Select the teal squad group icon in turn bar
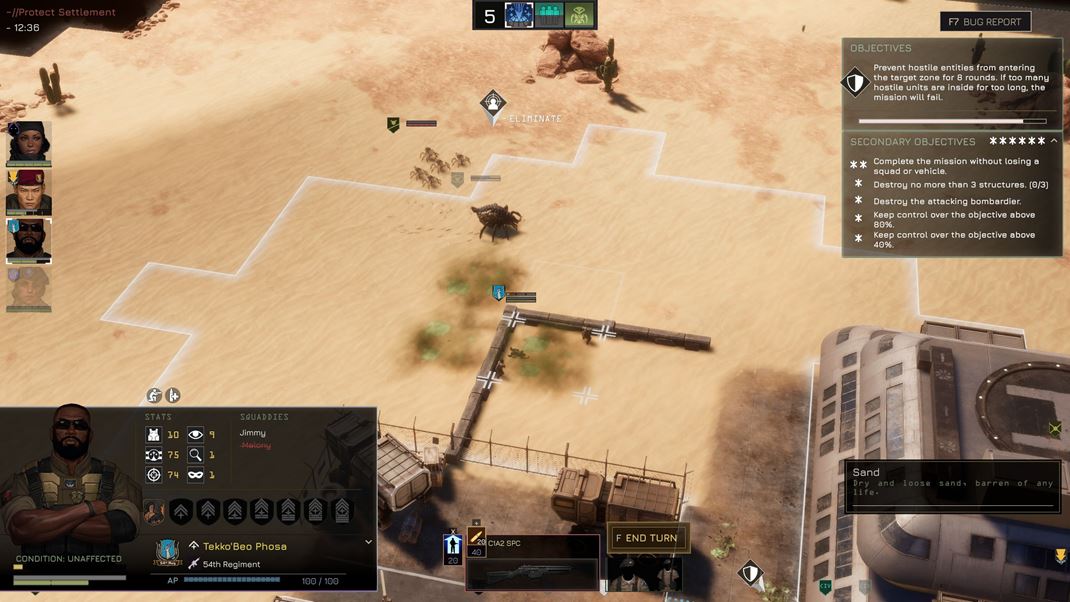Viewport: 1070px width, 602px height. coord(549,15)
